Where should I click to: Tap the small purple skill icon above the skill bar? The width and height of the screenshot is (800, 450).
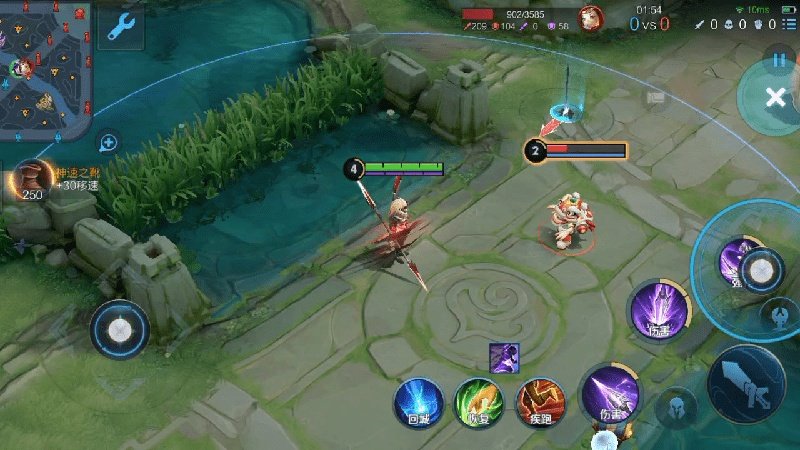[503, 357]
